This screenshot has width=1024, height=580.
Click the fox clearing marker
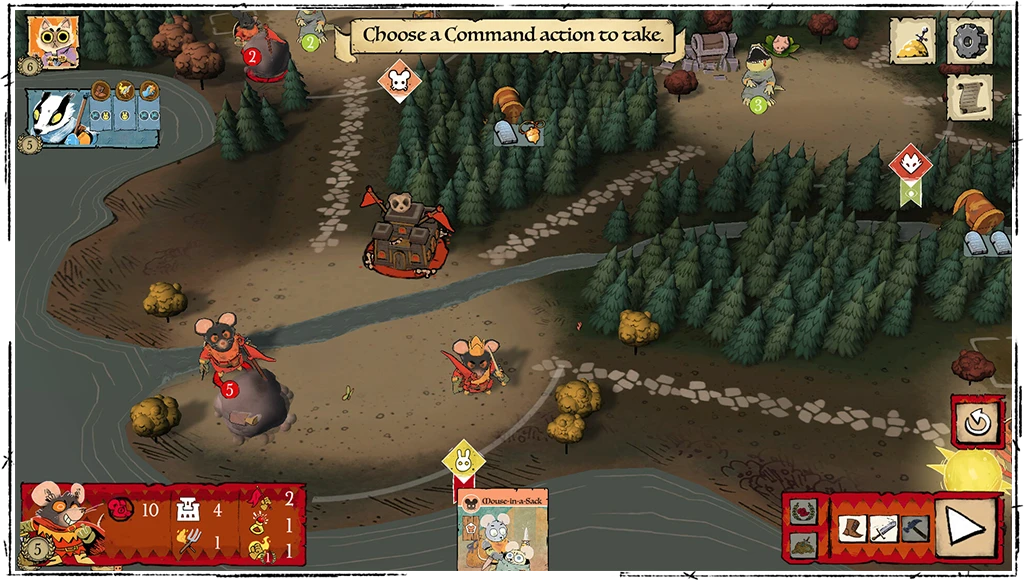coord(910,162)
